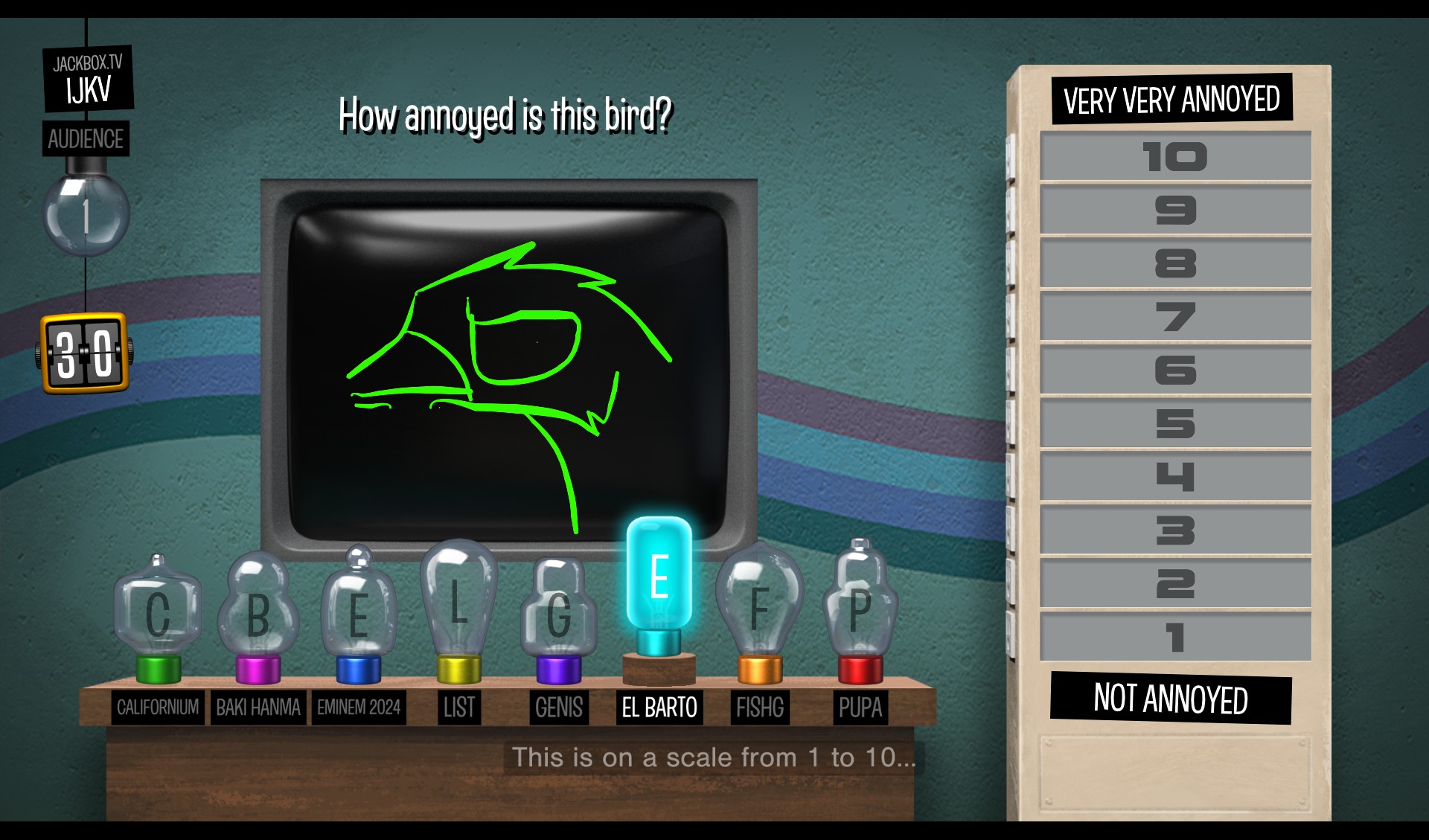Select rating 10 on the annoyed scale
The height and width of the screenshot is (840, 1429).
[x=1174, y=156]
